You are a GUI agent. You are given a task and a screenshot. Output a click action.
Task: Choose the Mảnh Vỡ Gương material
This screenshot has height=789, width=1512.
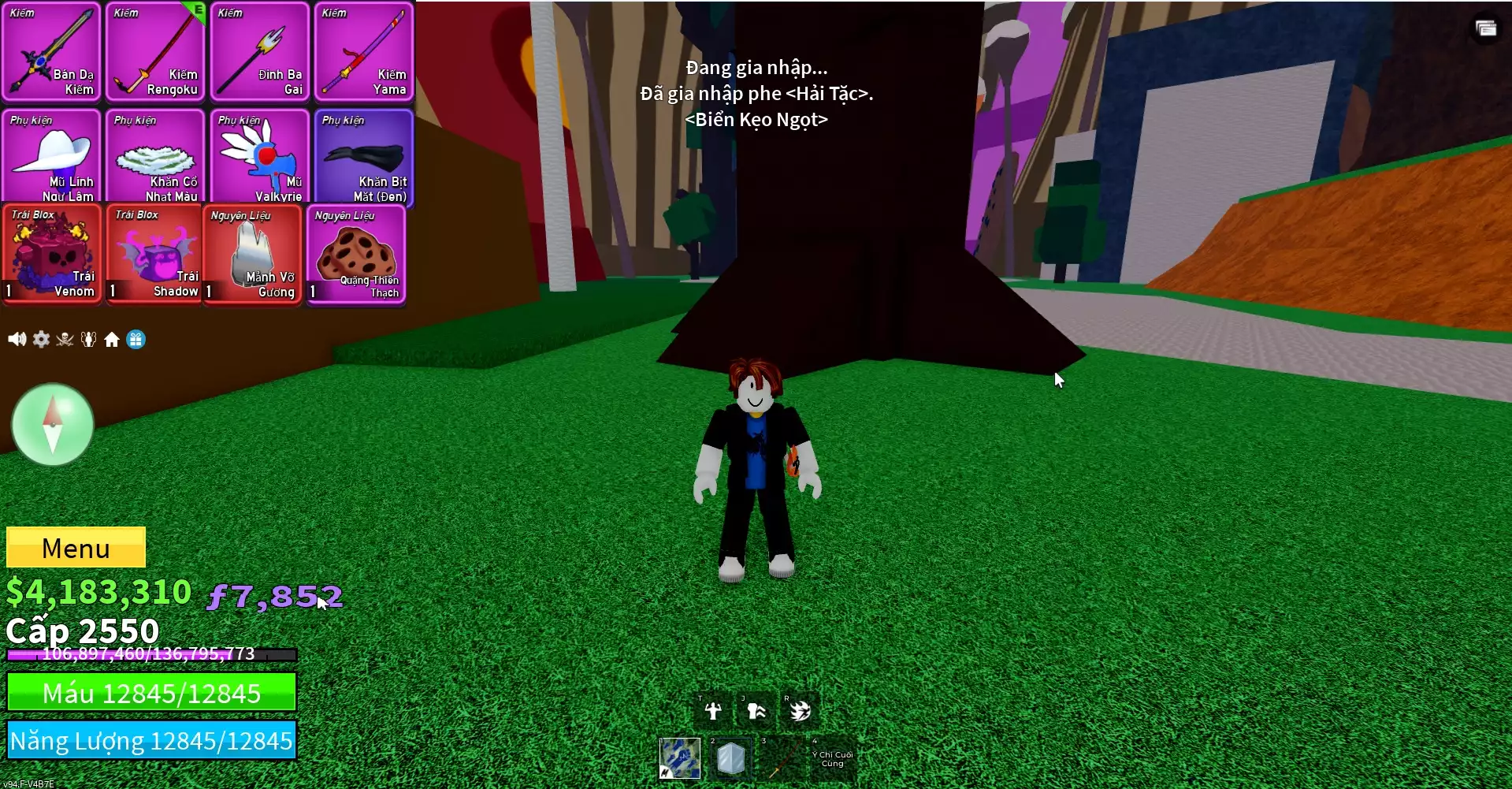pos(252,254)
